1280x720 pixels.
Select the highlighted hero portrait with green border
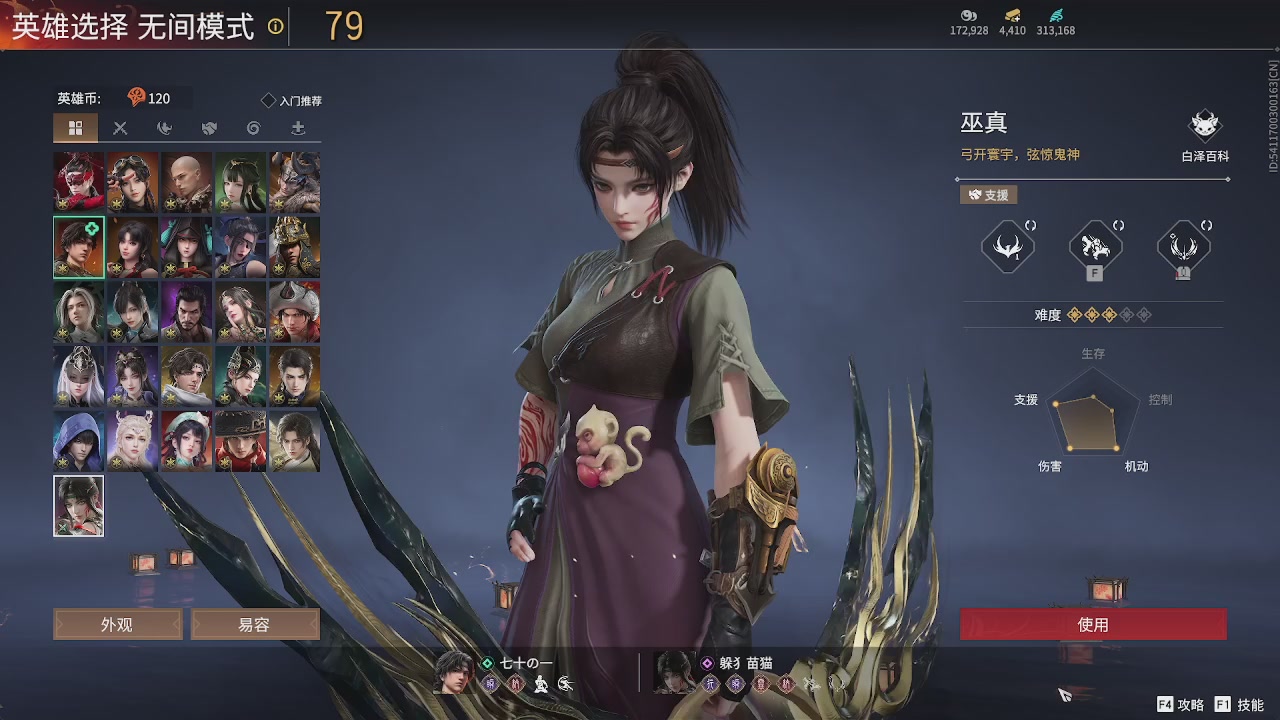tap(77, 245)
